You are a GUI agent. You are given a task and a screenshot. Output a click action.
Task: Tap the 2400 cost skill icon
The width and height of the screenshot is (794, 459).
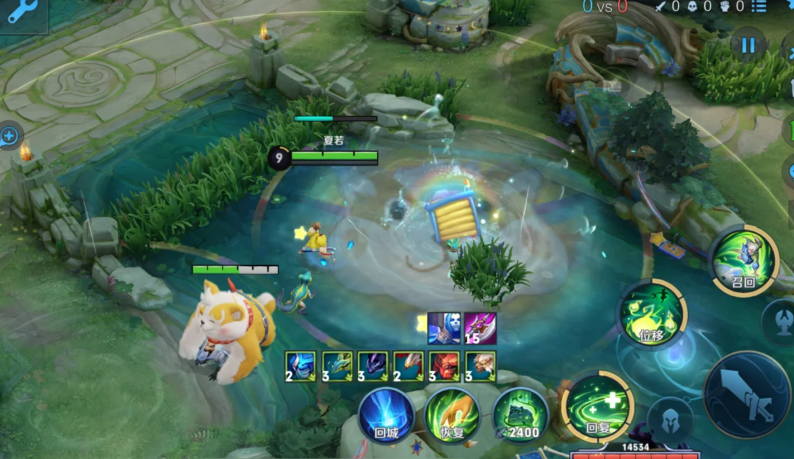click(x=520, y=415)
